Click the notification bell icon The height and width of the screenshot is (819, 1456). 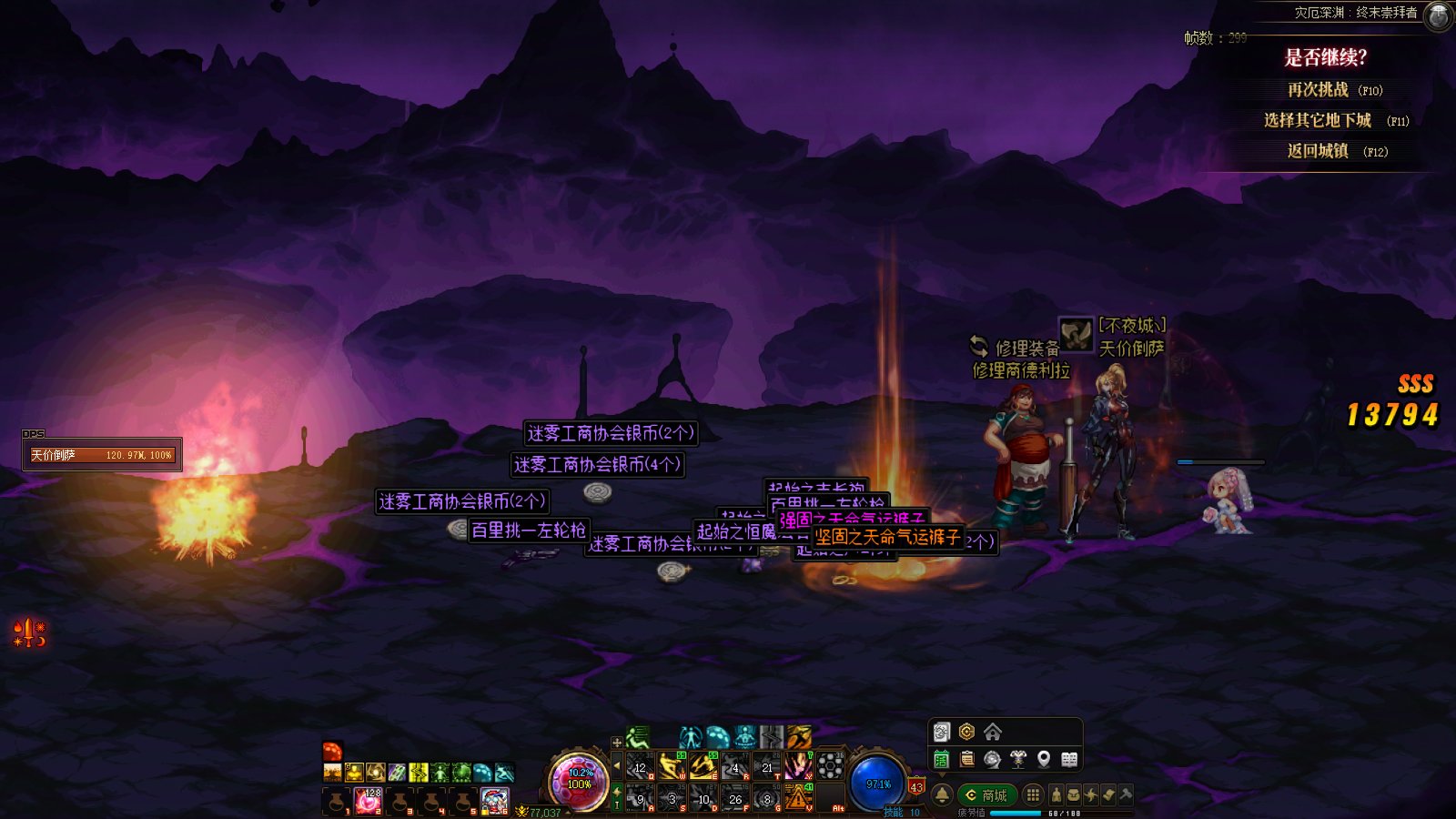(x=942, y=794)
